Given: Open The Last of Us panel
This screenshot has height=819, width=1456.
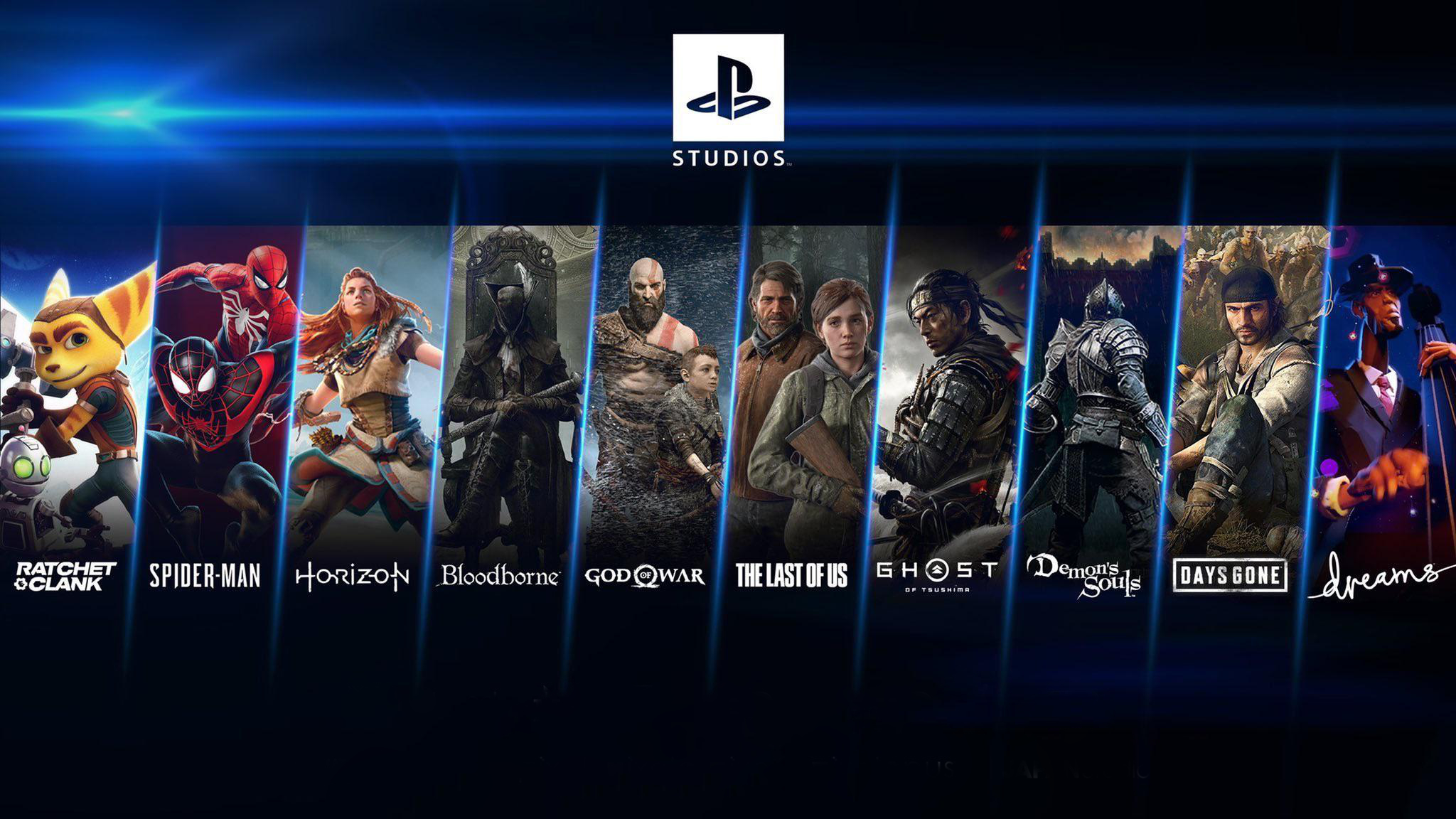Looking at the screenshot, I should (x=803, y=398).
